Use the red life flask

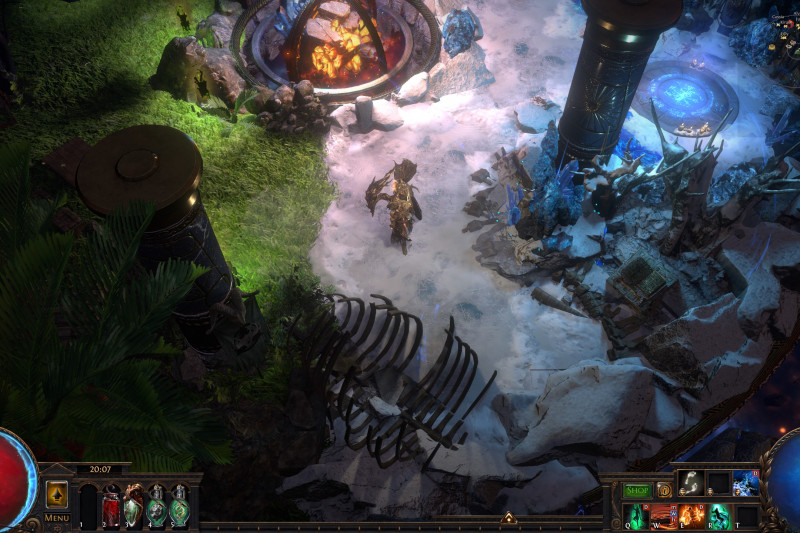coord(111,509)
